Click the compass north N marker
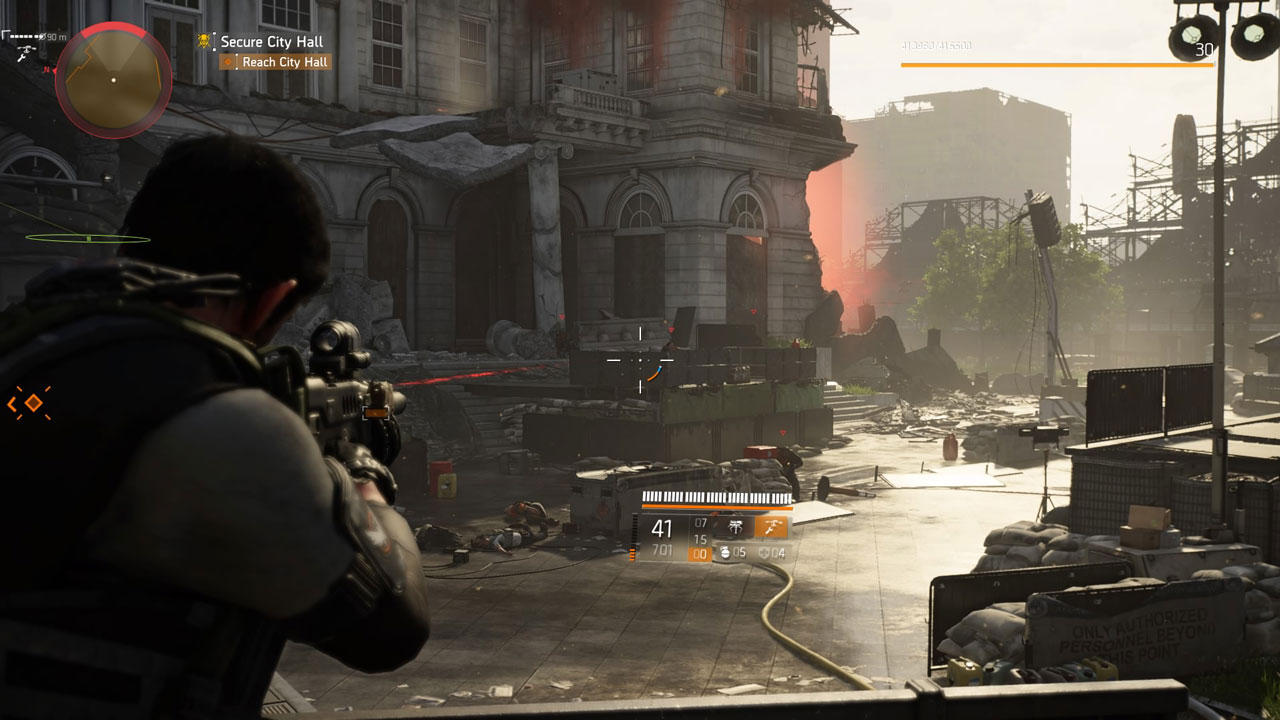 [x=46, y=69]
